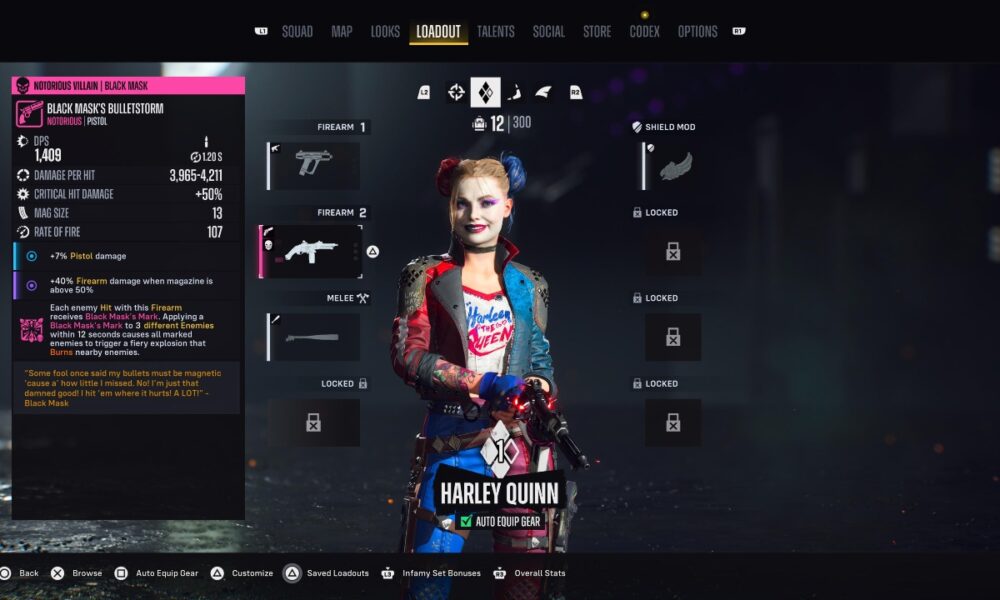Select the Loadout tab
1000x600 pixels.
tap(438, 31)
